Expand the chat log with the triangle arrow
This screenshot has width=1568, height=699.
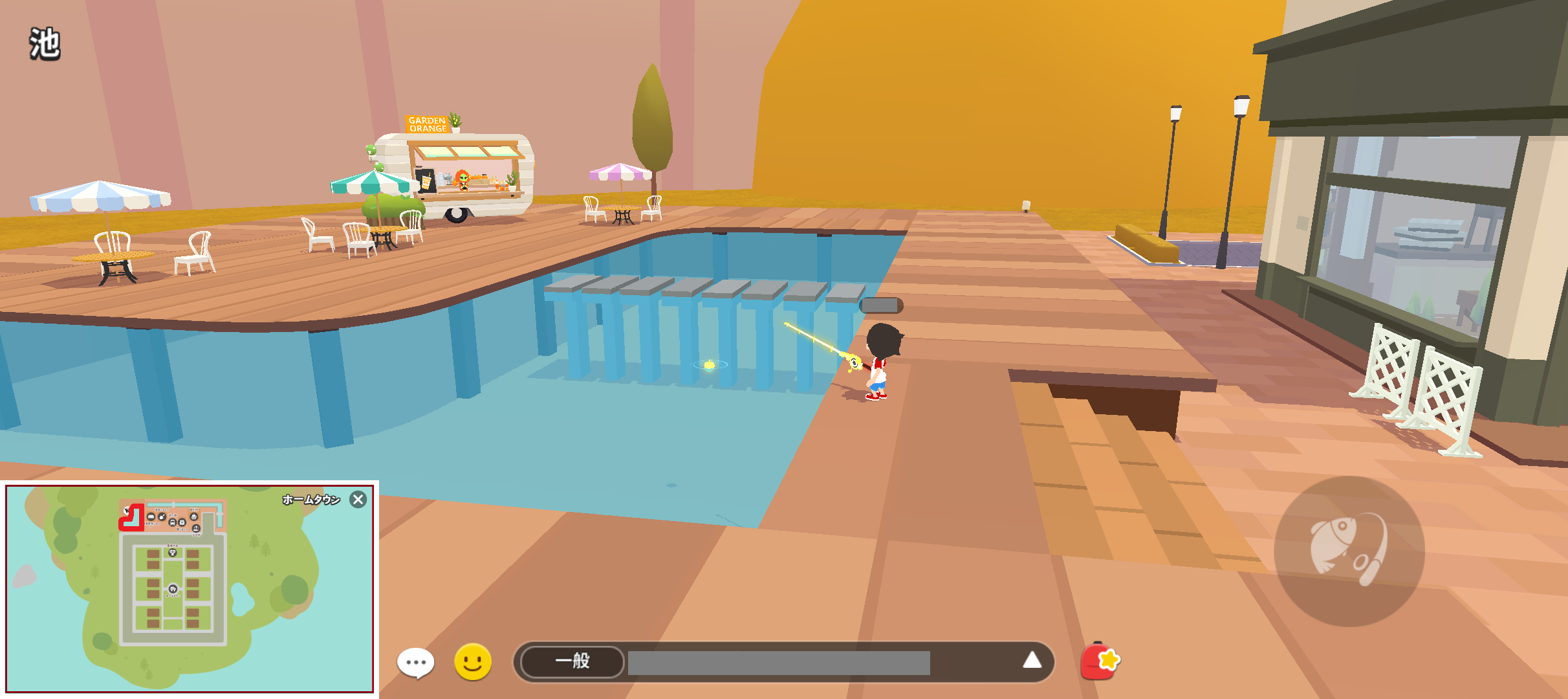pyautogui.click(x=1032, y=660)
